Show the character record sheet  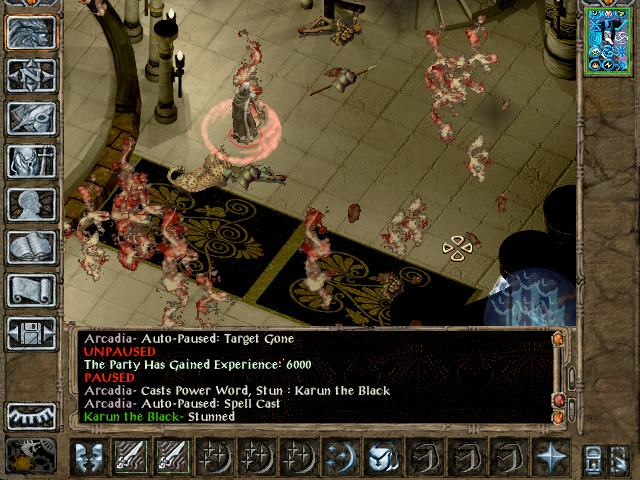tap(32, 204)
